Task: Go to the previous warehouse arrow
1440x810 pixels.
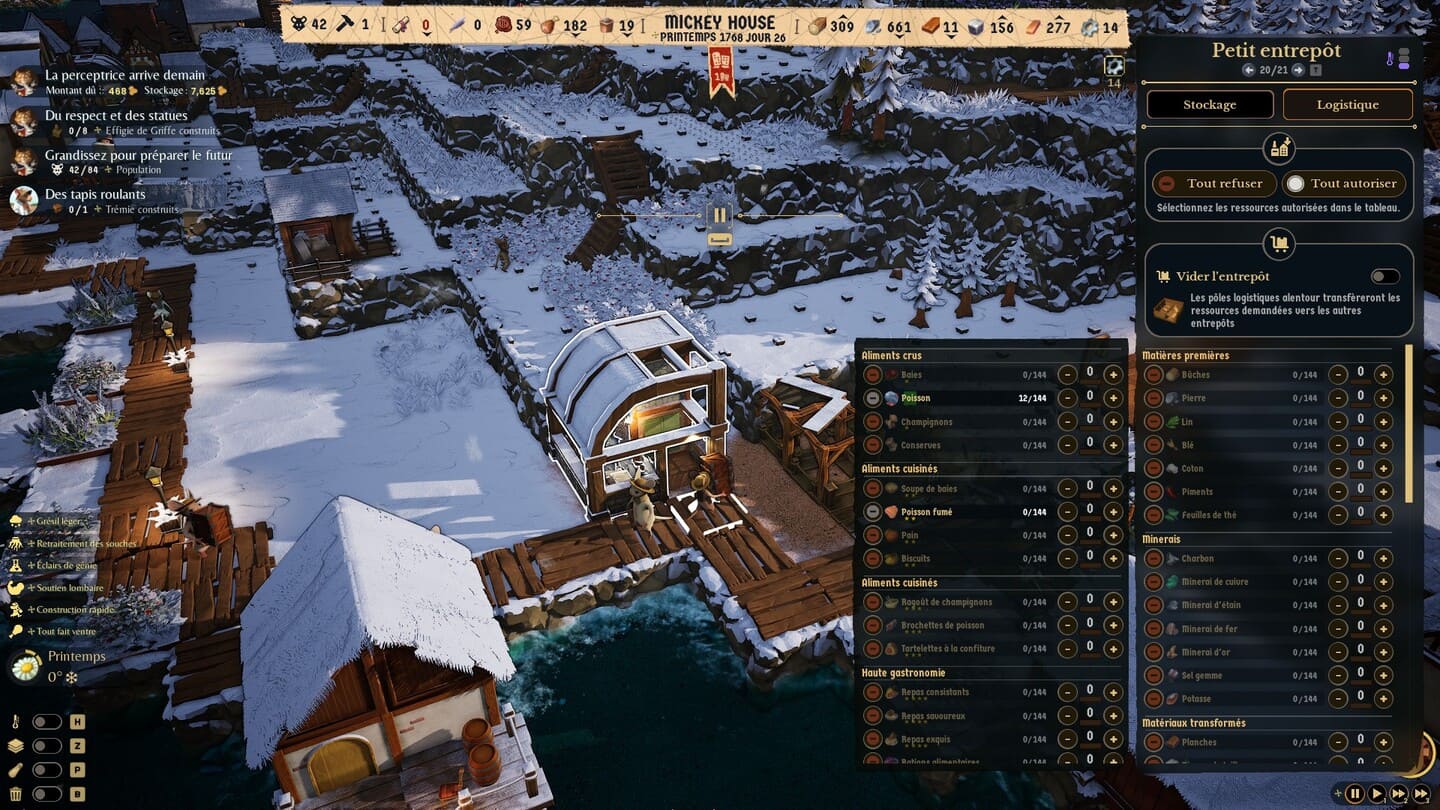Action: click(x=1248, y=70)
